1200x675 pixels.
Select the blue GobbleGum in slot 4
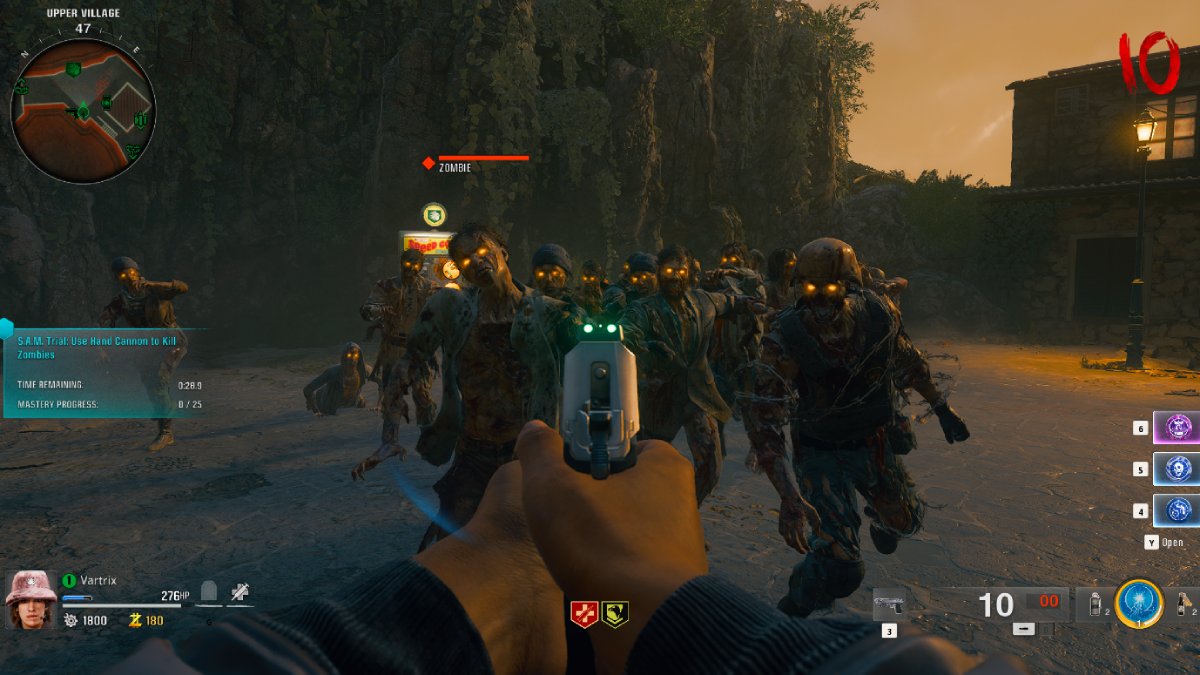(1177, 510)
